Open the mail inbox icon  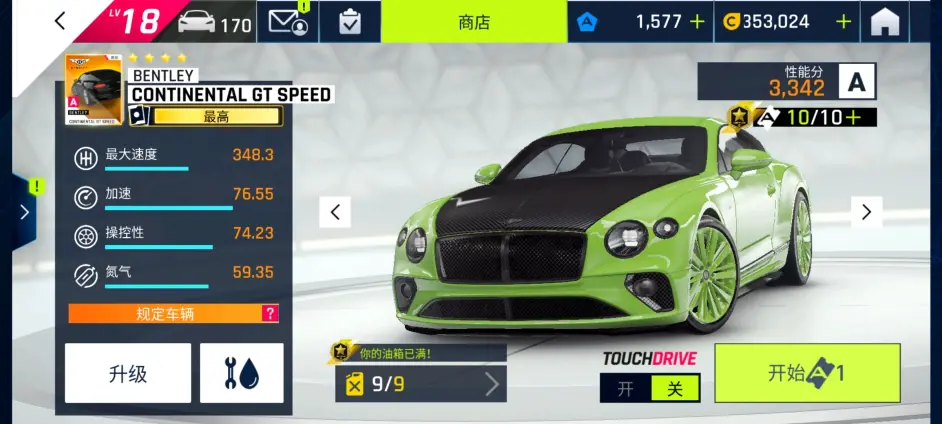(286, 23)
